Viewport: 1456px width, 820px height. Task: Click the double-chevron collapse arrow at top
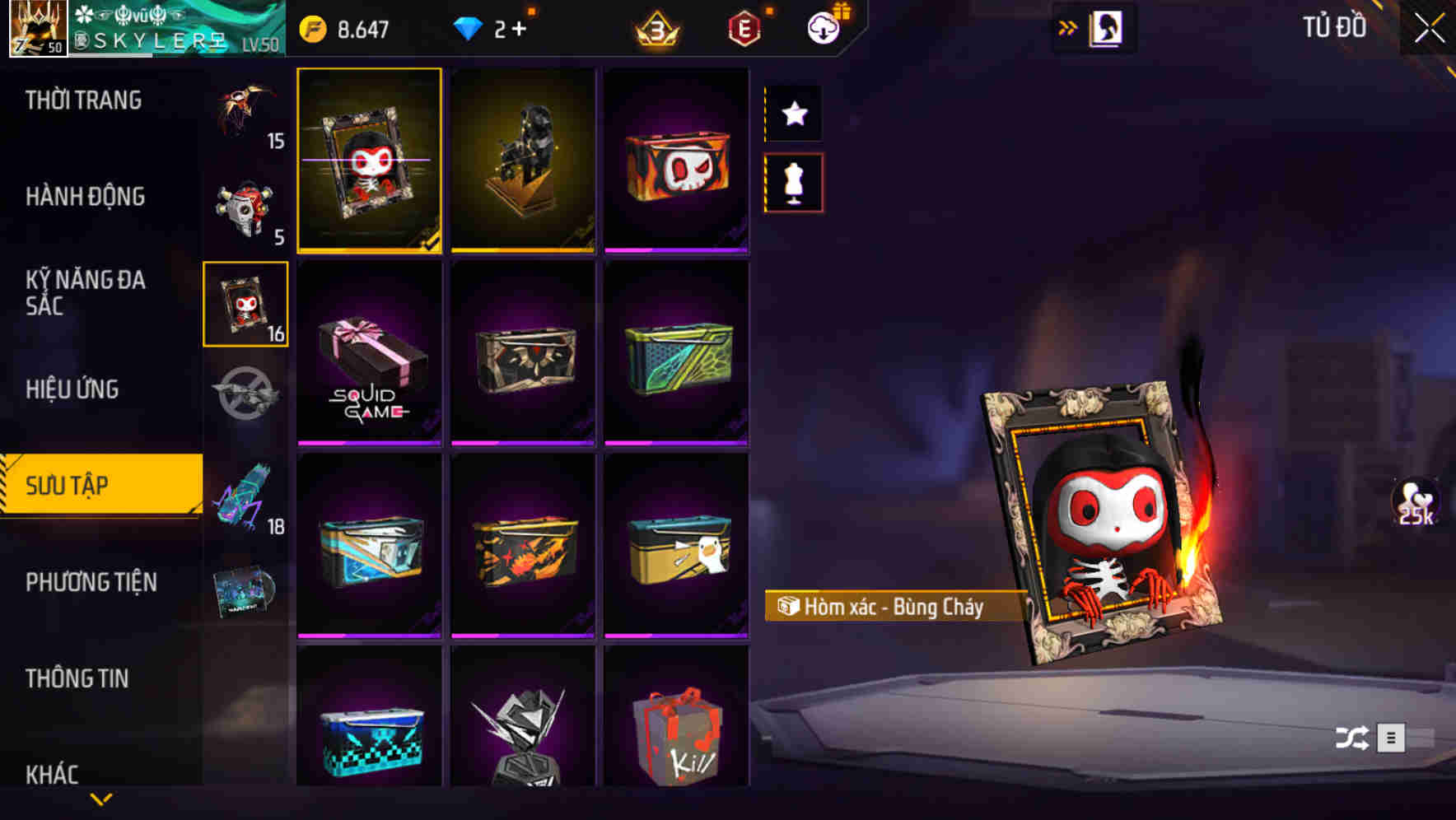1068,26
